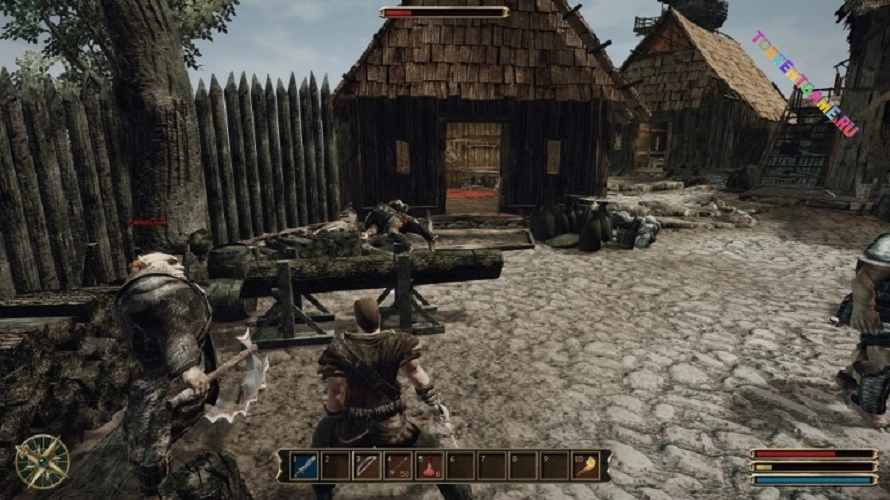The image size is (890, 500).
Task: Select the arrows slot with 50 count
Action: [398, 466]
